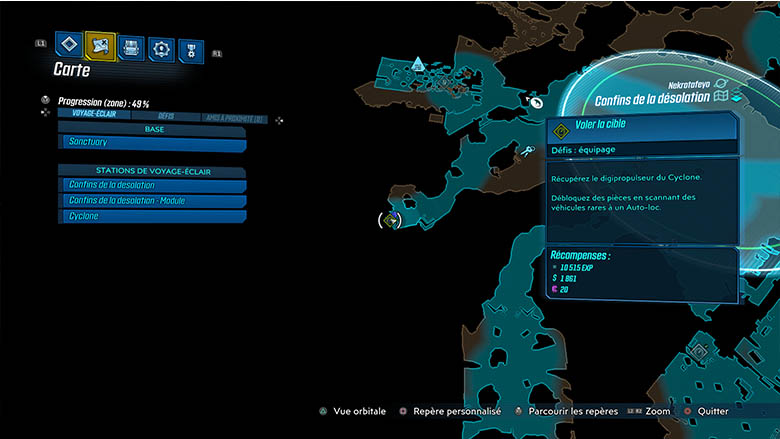Image resolution: width=780 pixels, height=439 pixels.
Task: Open the medal icon tab
Action: click(x=190, y=50)
